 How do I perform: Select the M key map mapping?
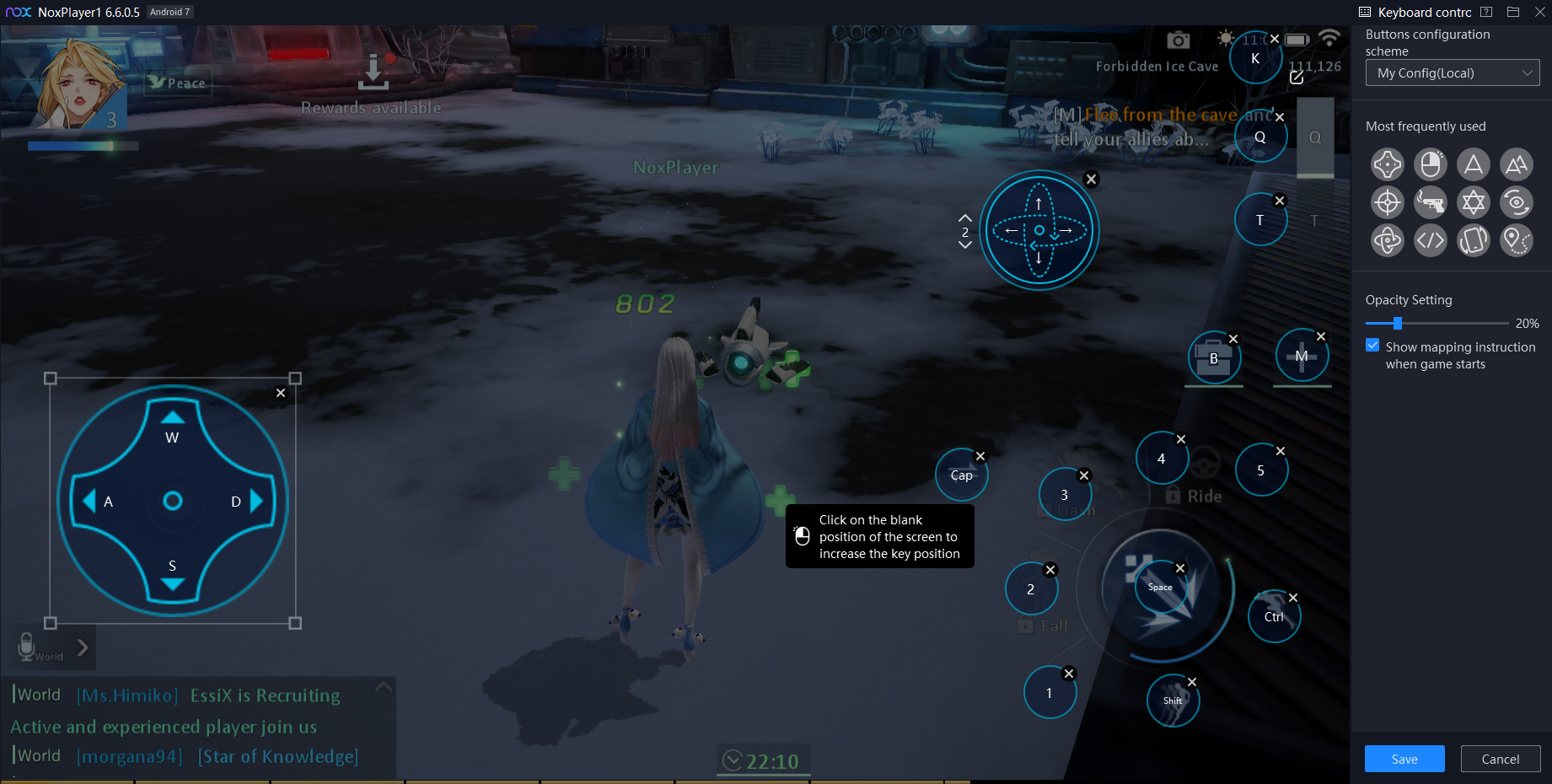click(1301, 356)
